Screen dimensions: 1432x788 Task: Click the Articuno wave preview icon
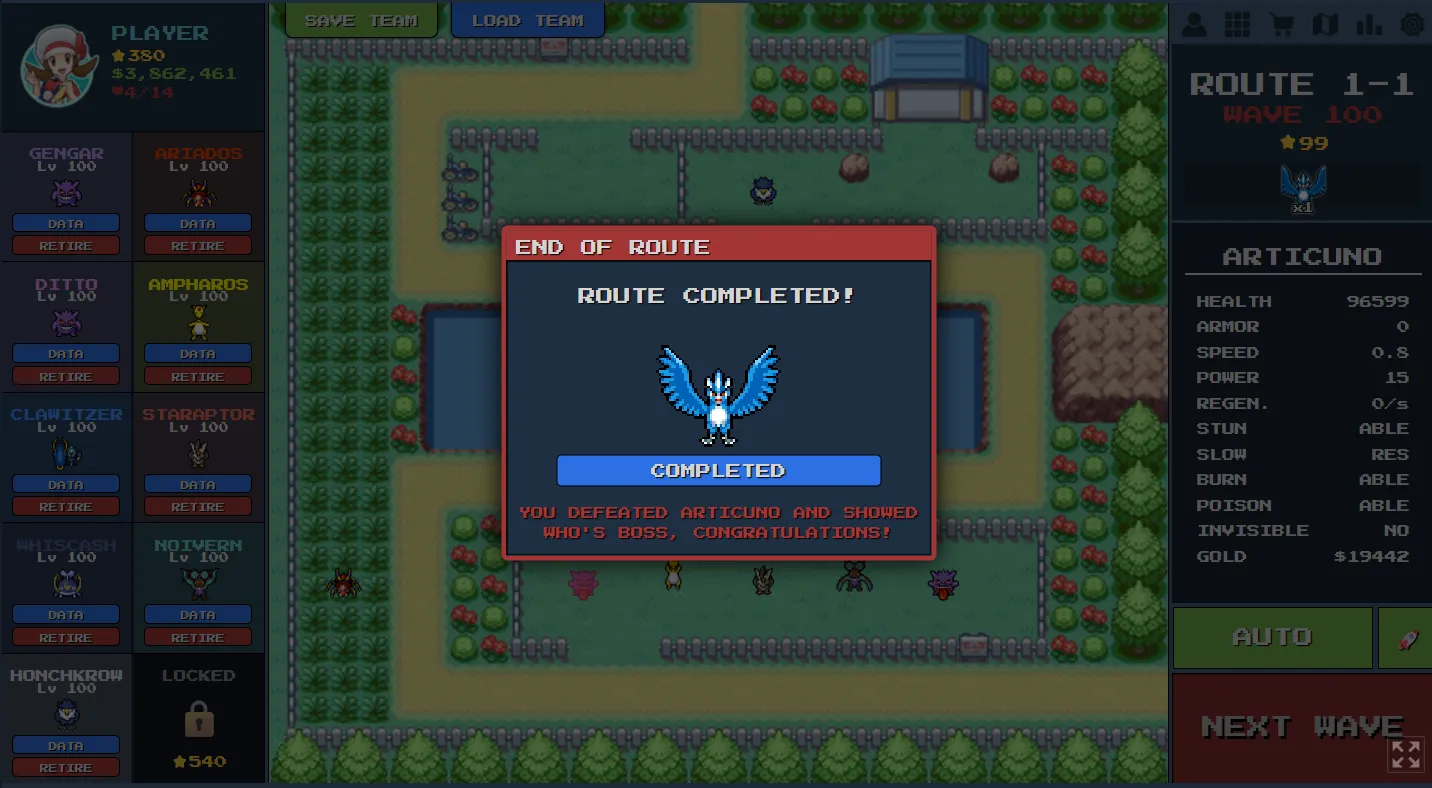1302,185
